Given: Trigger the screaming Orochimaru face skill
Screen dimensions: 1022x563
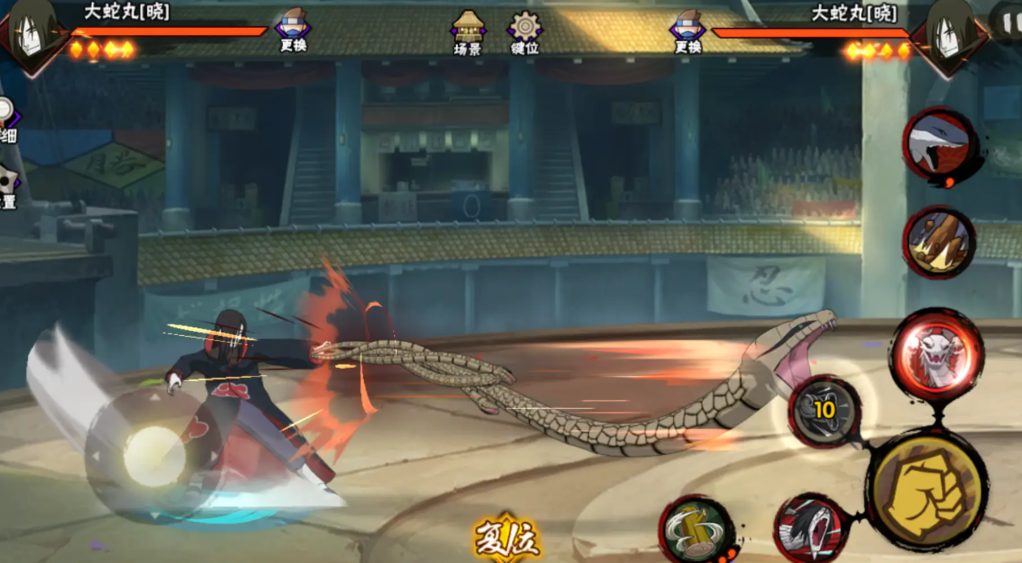Looking at the screenshot, I should 810,528.
